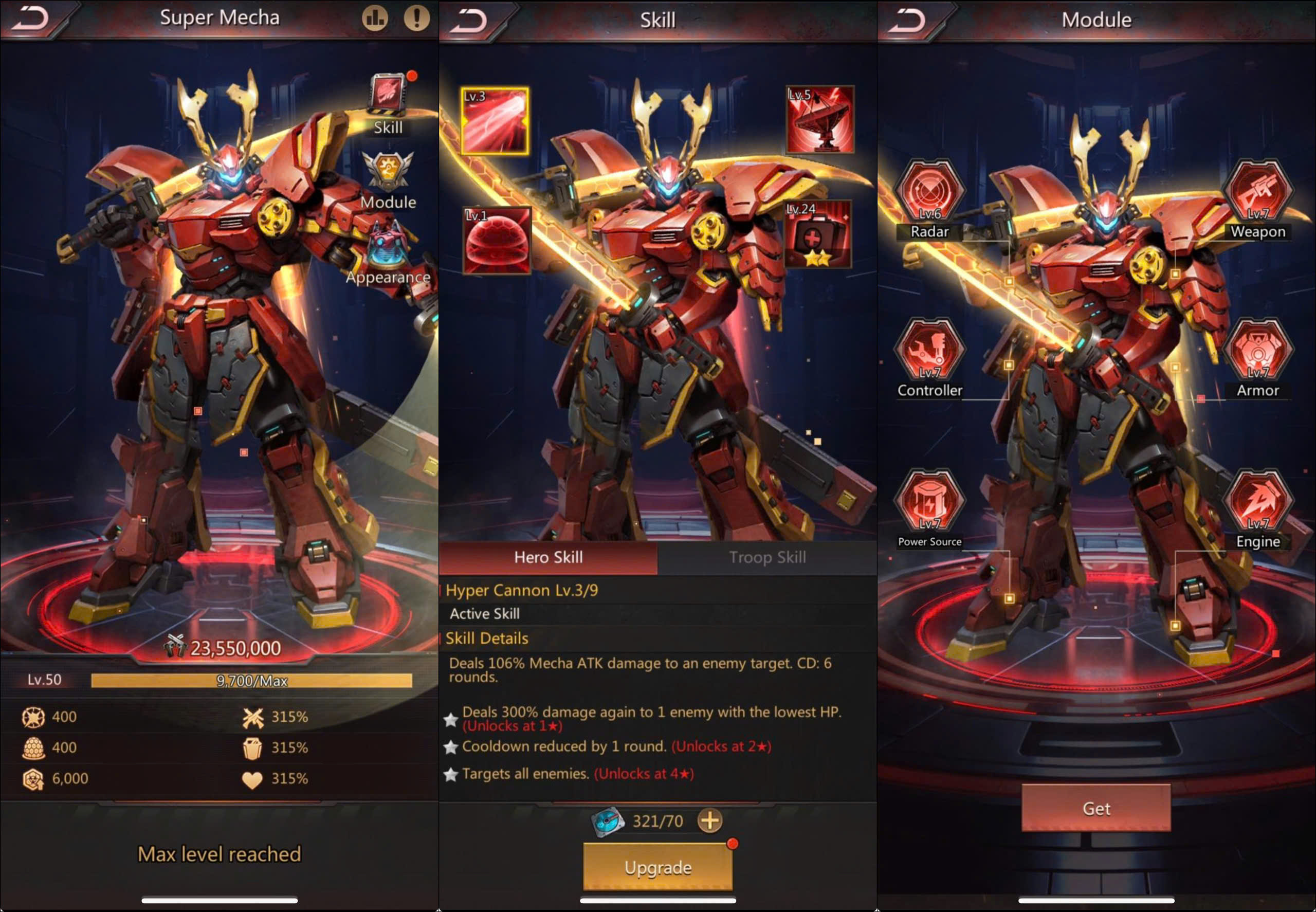Switch to the Troop Skill tab
1316x912 pixels.
(767, 557)
